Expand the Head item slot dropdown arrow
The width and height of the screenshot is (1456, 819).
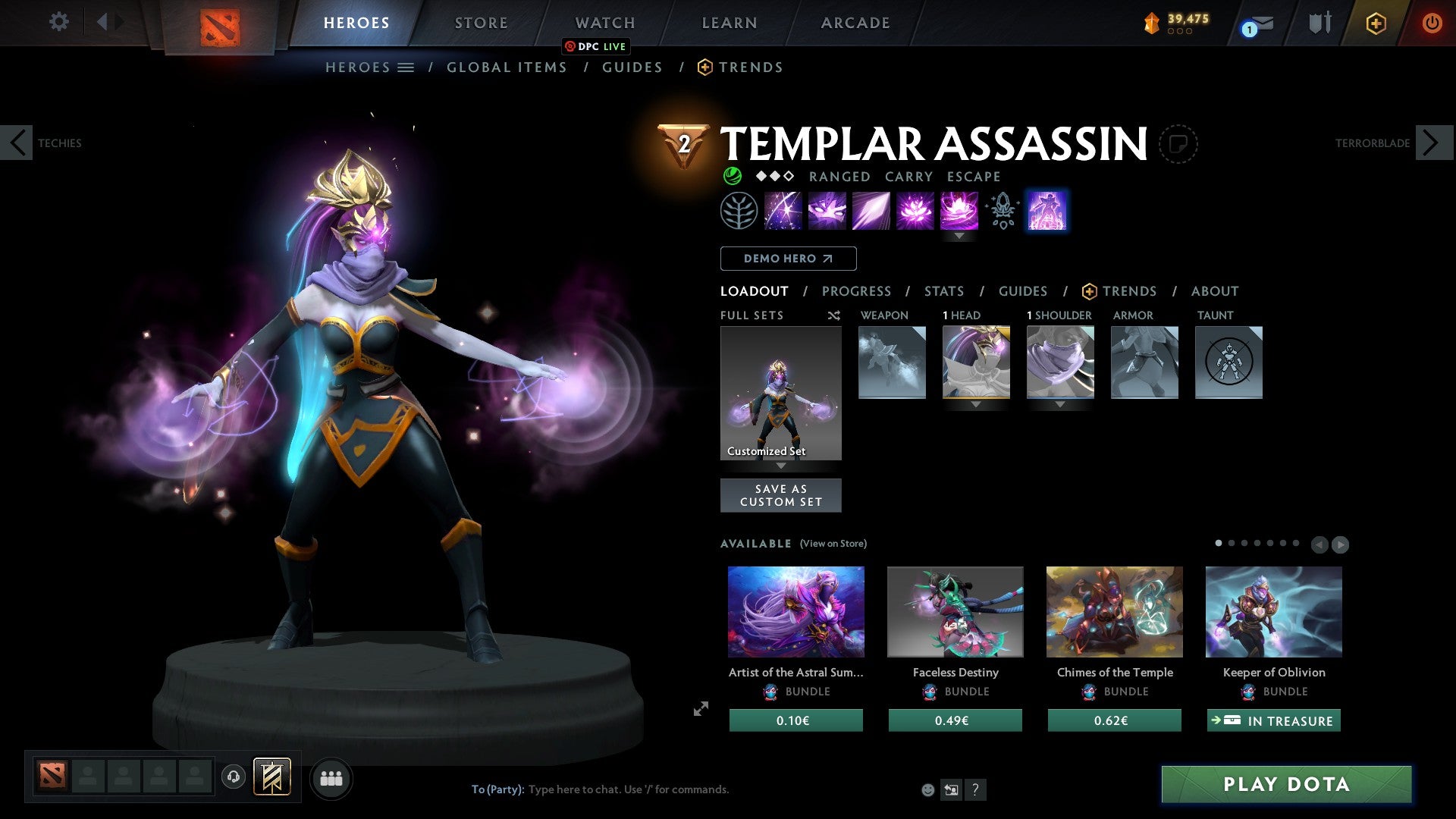[976, 406]
